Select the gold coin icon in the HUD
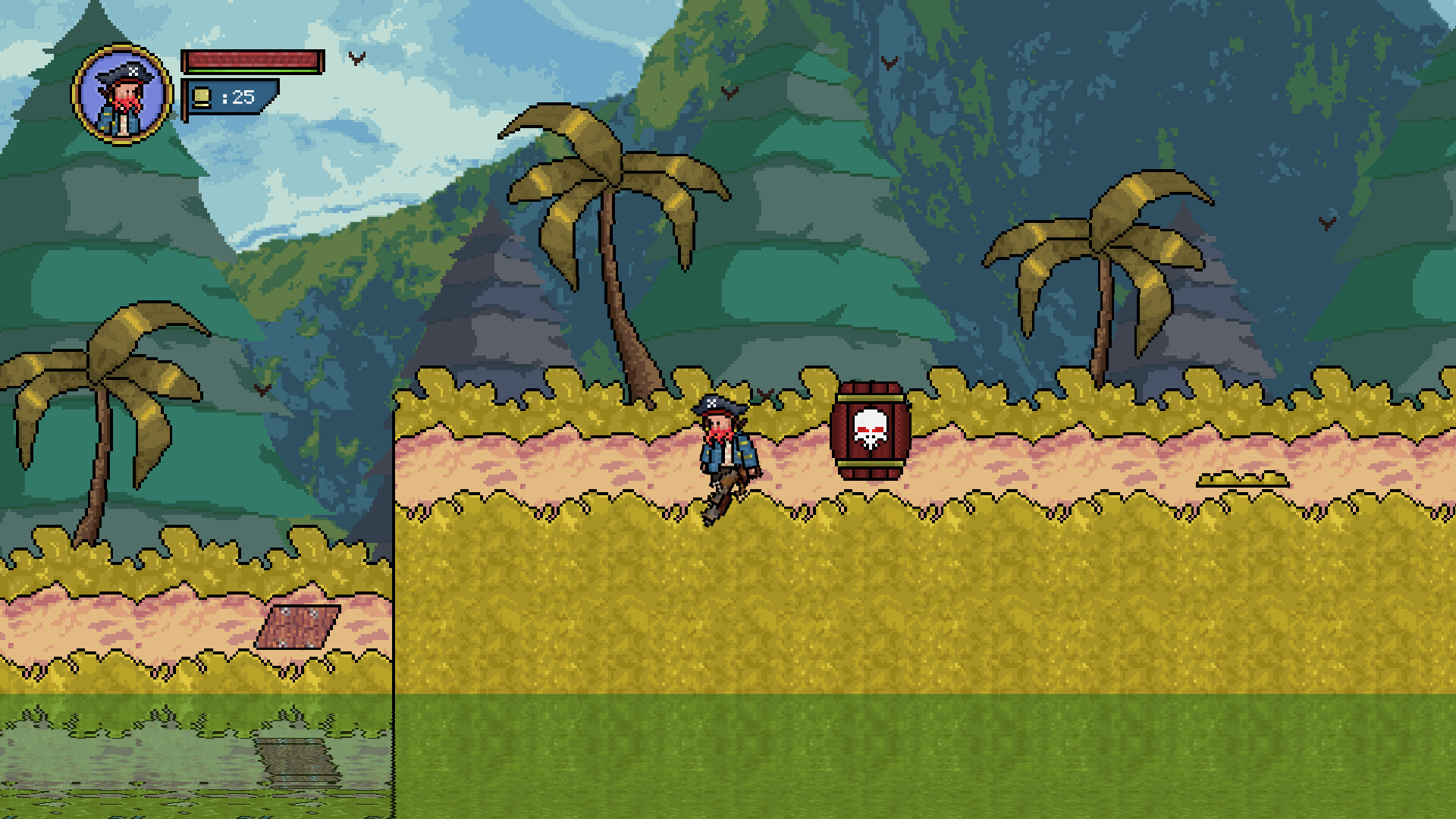The height and width of the screenshot is (819, 1456). click(200, 97)
